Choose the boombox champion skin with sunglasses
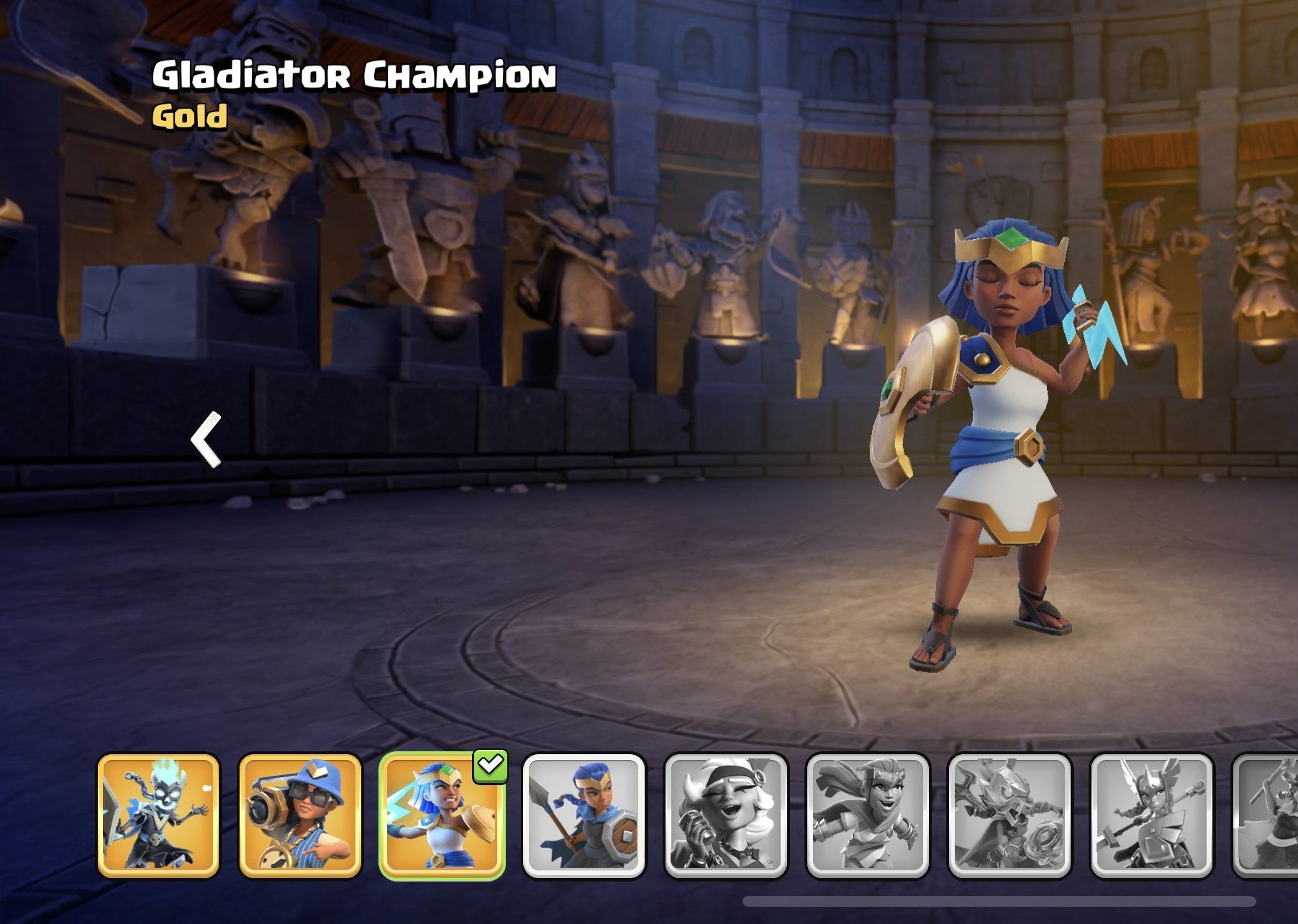This screenshot has height=924, width=1298. [x=300, y=816]
